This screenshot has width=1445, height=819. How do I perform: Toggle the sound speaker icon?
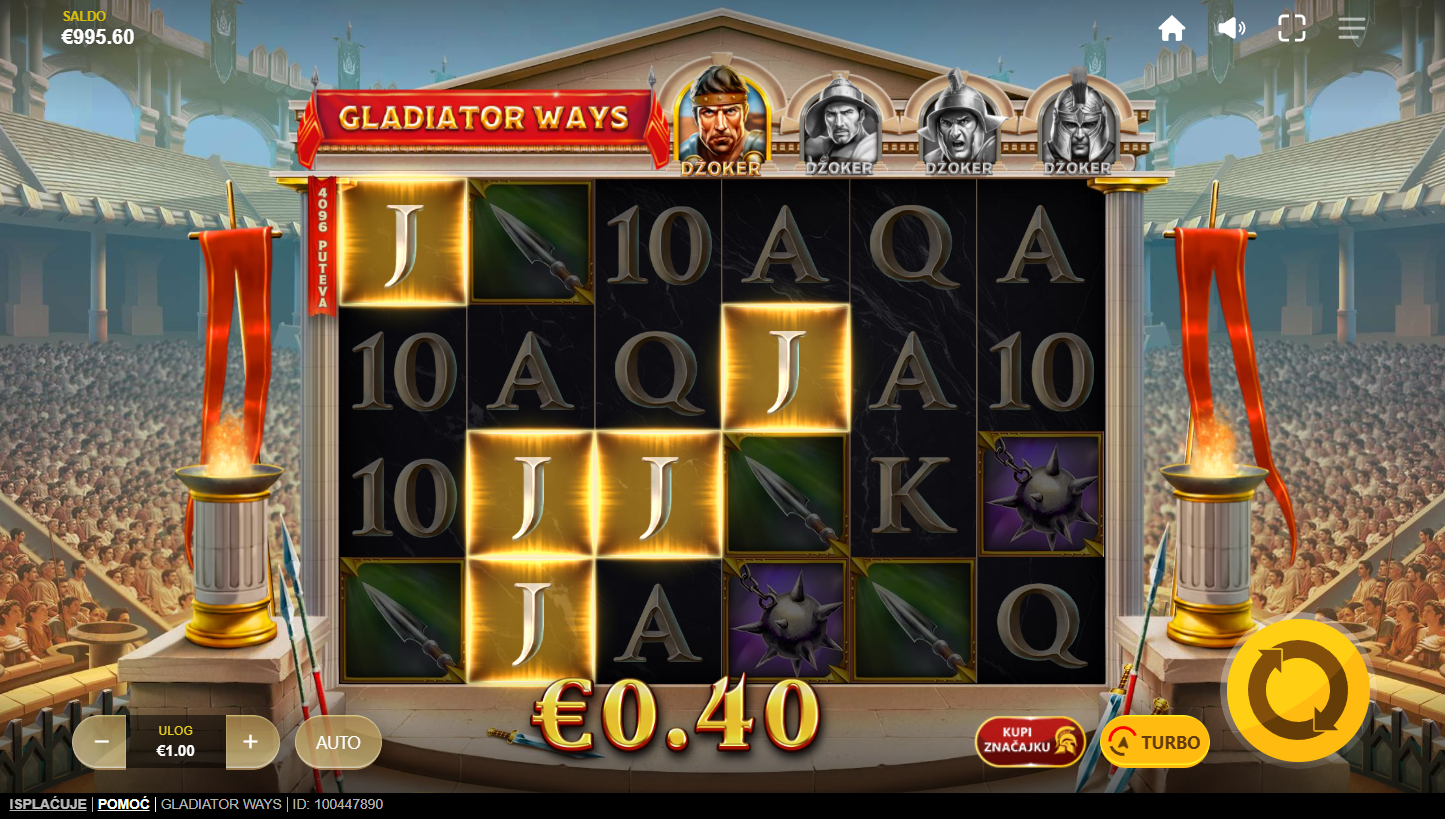[1231, 28]
